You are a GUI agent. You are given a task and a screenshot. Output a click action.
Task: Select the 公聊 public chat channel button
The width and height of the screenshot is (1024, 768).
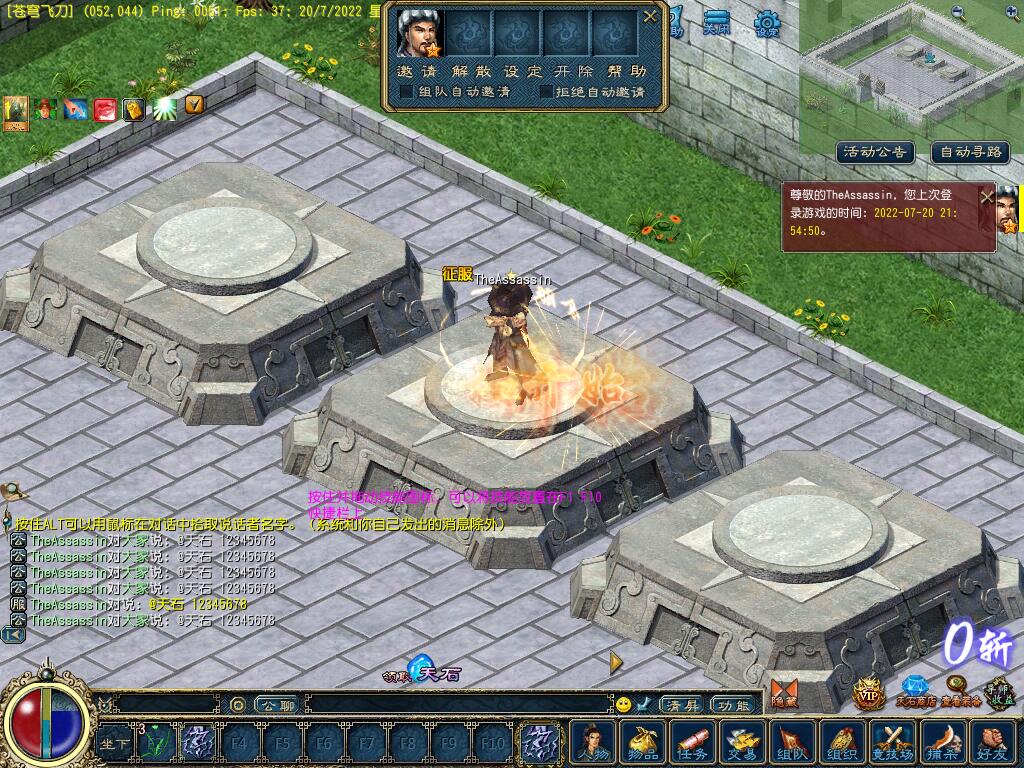(x=274, y=705)
